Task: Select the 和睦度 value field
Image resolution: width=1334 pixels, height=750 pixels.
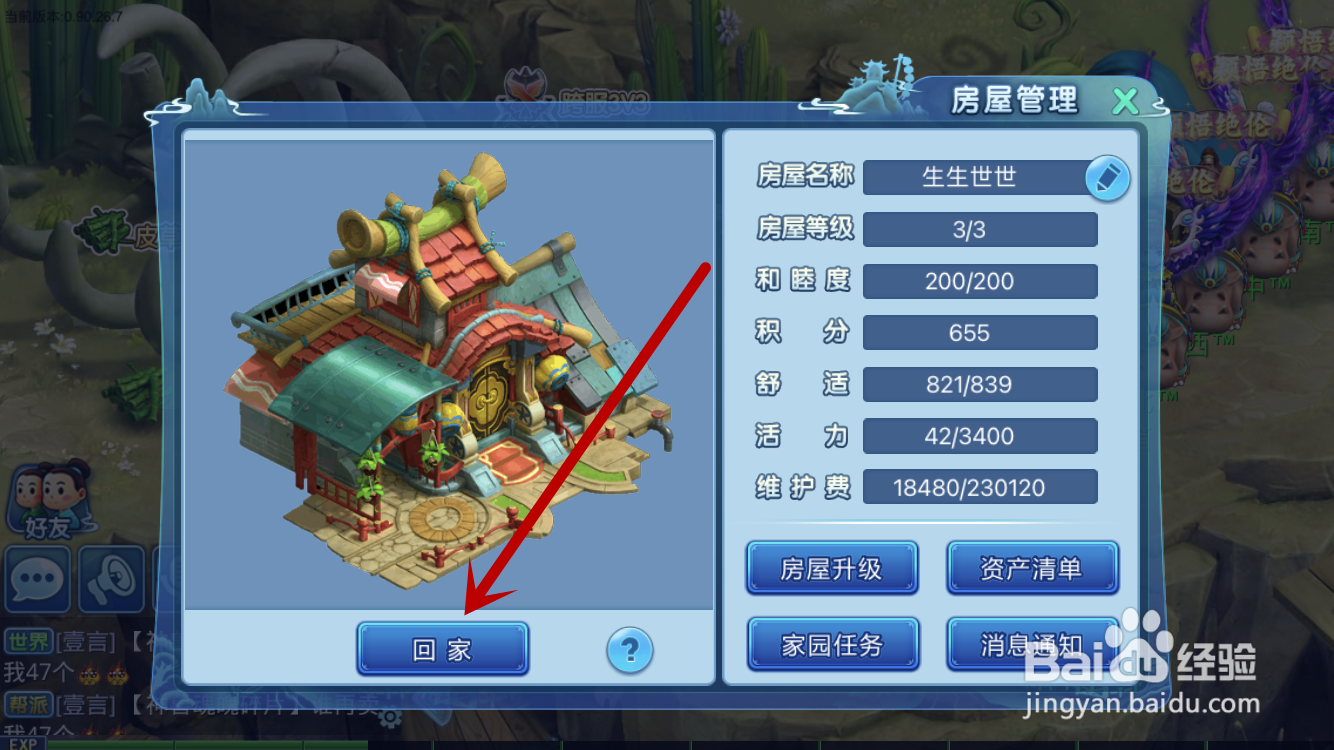Action: pos(978,281)
